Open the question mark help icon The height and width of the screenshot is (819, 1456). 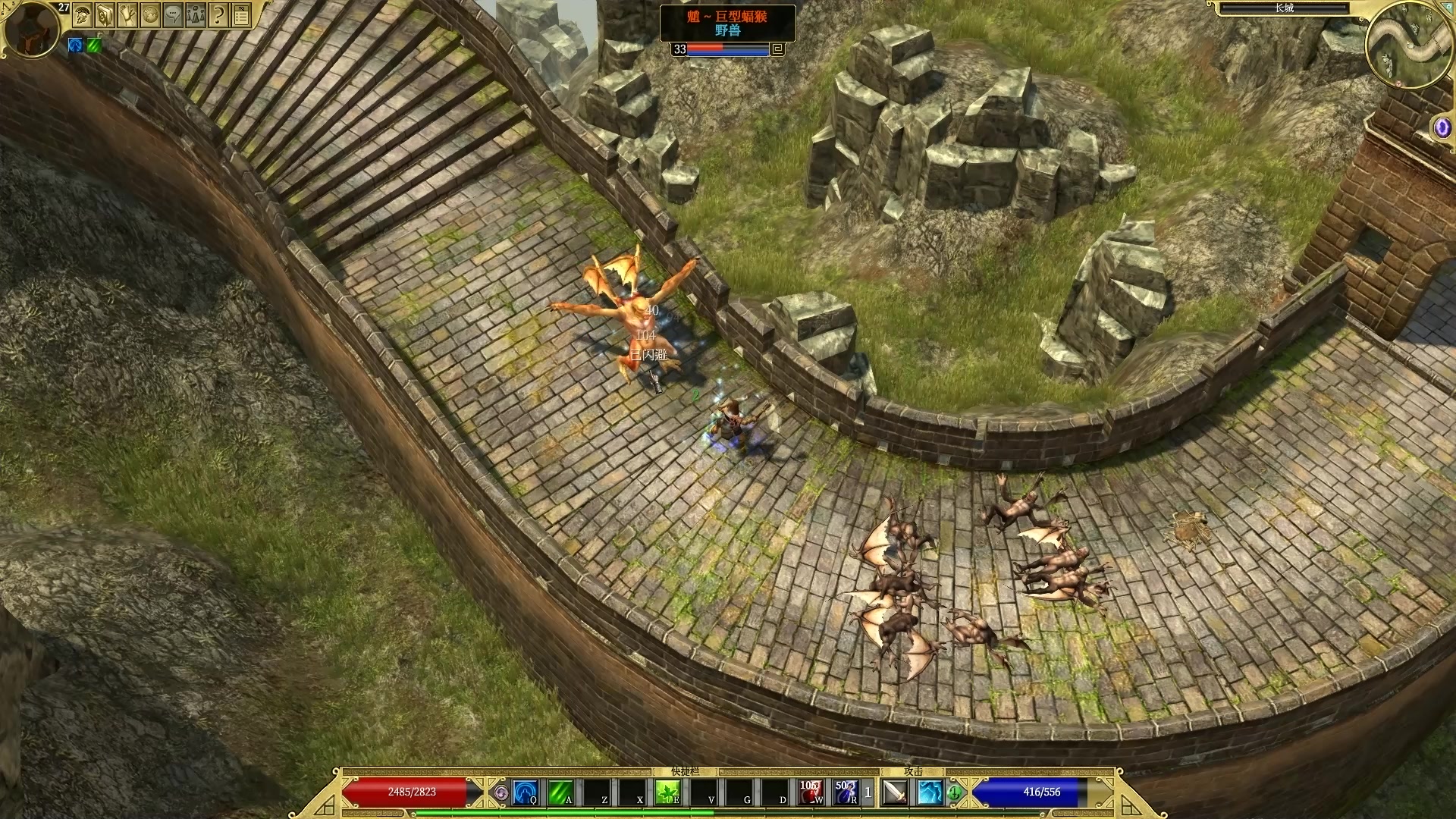[218, 14]
